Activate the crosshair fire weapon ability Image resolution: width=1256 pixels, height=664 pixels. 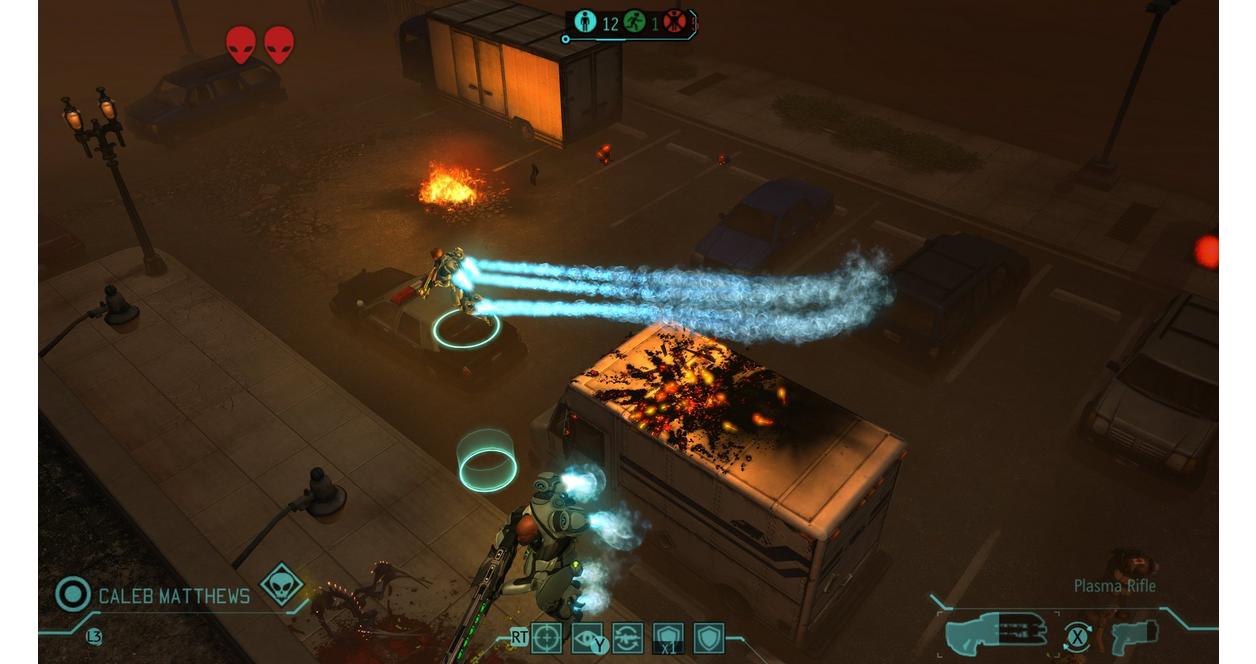coord(546,637)
